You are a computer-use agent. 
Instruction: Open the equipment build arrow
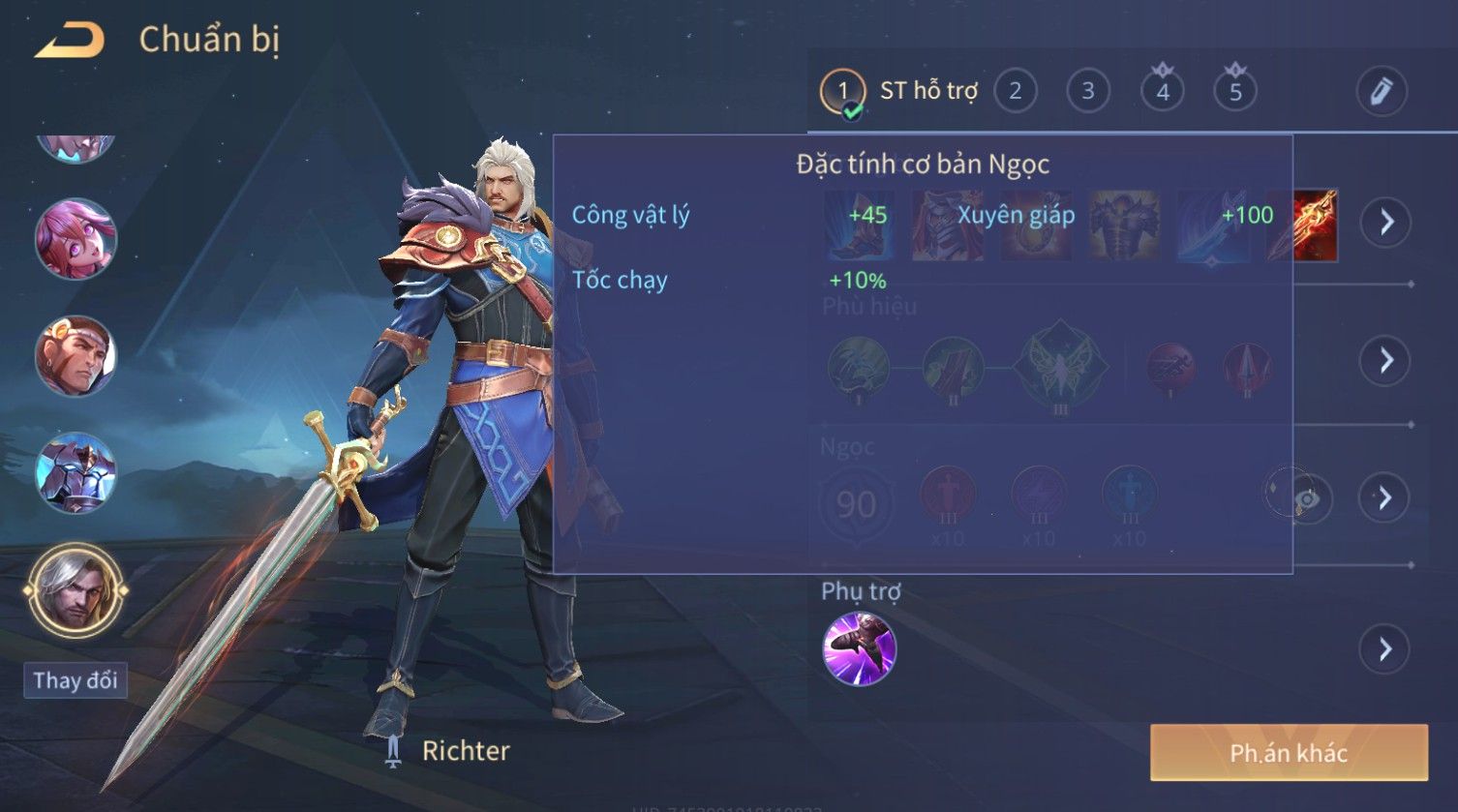[1385, 223]
